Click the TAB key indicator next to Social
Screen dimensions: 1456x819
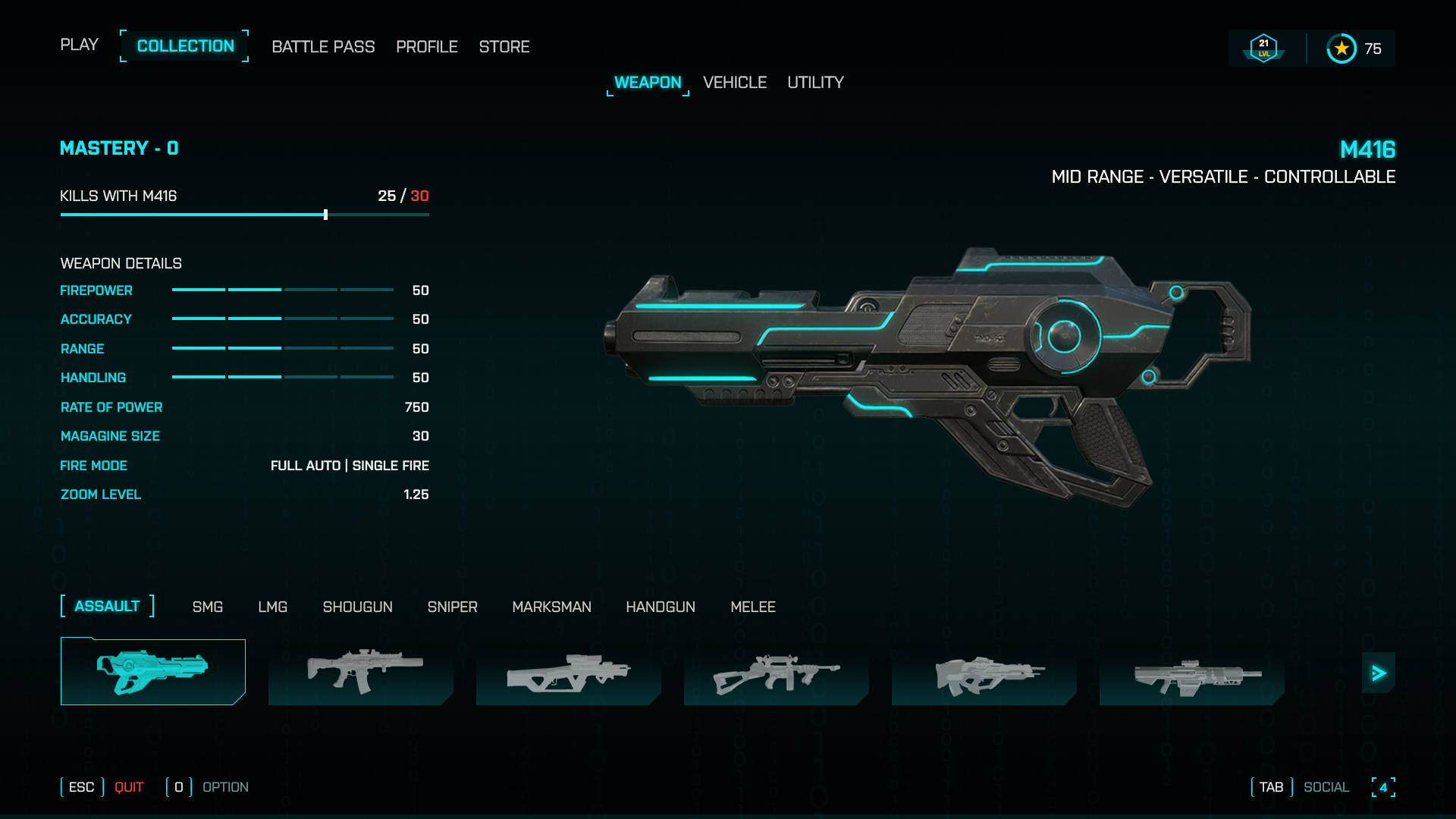[x=1270, y=787]
